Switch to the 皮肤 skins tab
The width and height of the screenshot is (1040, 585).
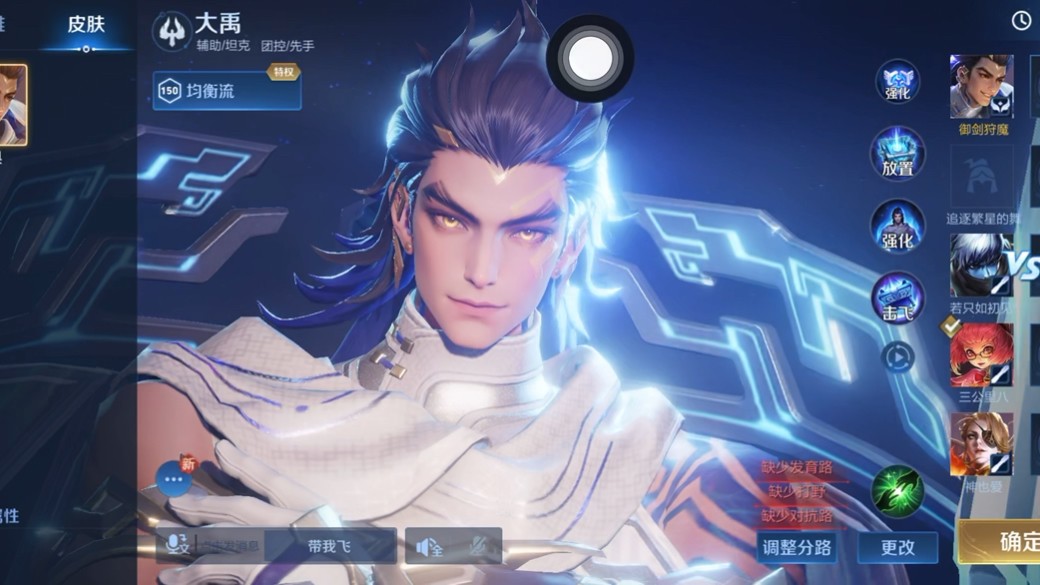click(x=86, y=24)
